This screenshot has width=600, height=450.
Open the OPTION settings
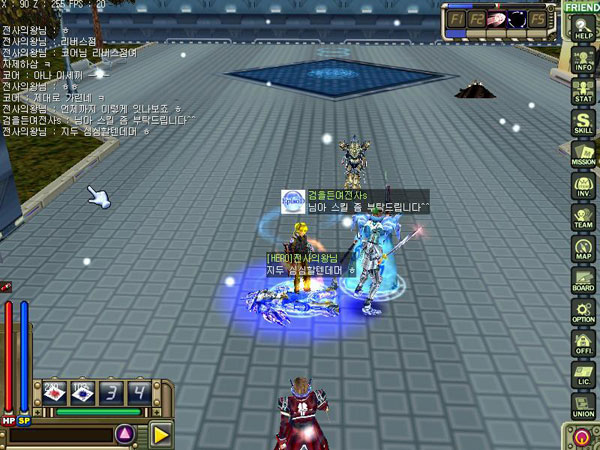pos(581,312)
